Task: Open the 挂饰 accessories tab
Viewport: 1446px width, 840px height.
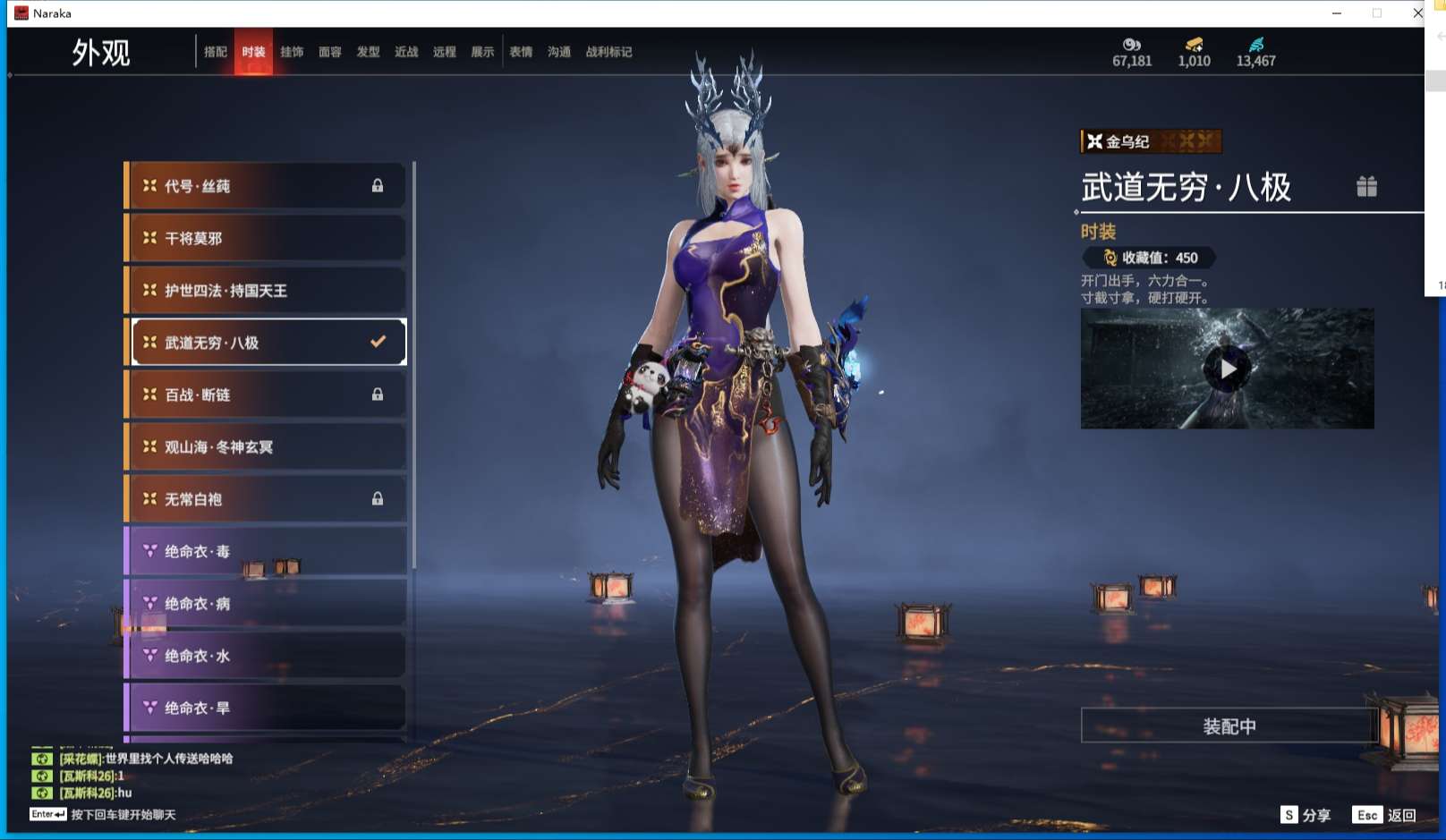Action: pyautogui.click(x=292, y=52)
